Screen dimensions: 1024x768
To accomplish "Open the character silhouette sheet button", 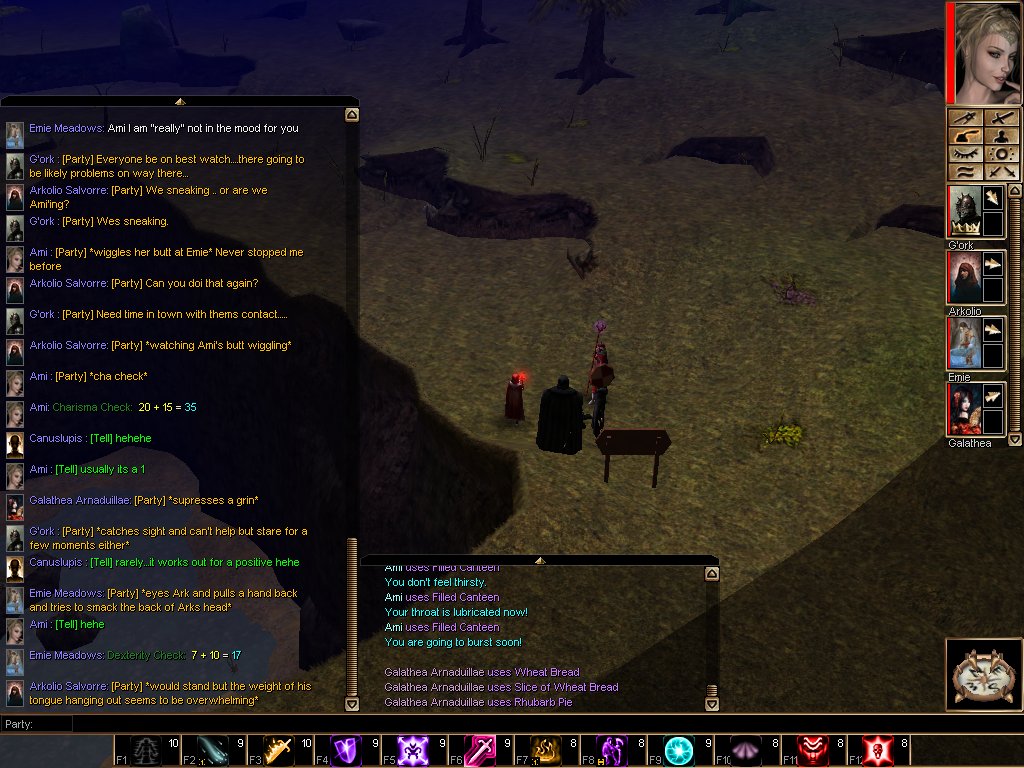I will pos(1002,136).
